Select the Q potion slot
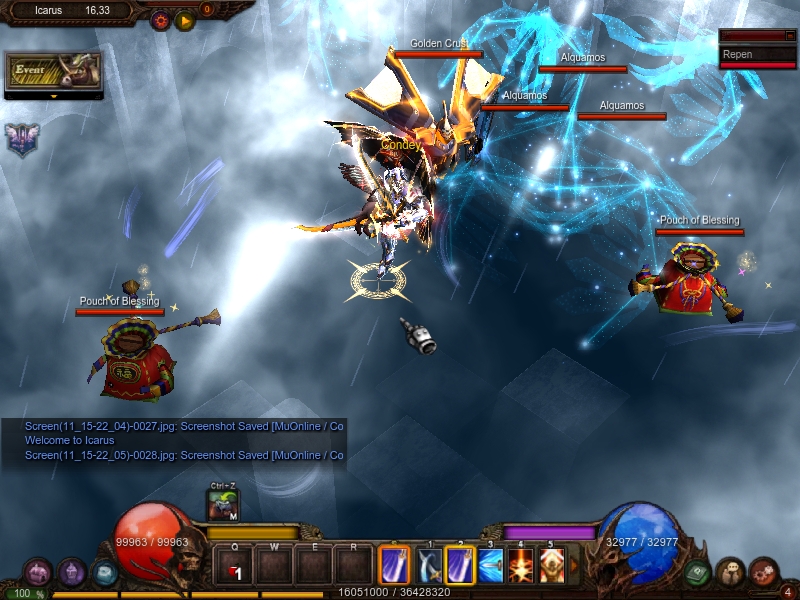800x600 pixels. (234, 567)
